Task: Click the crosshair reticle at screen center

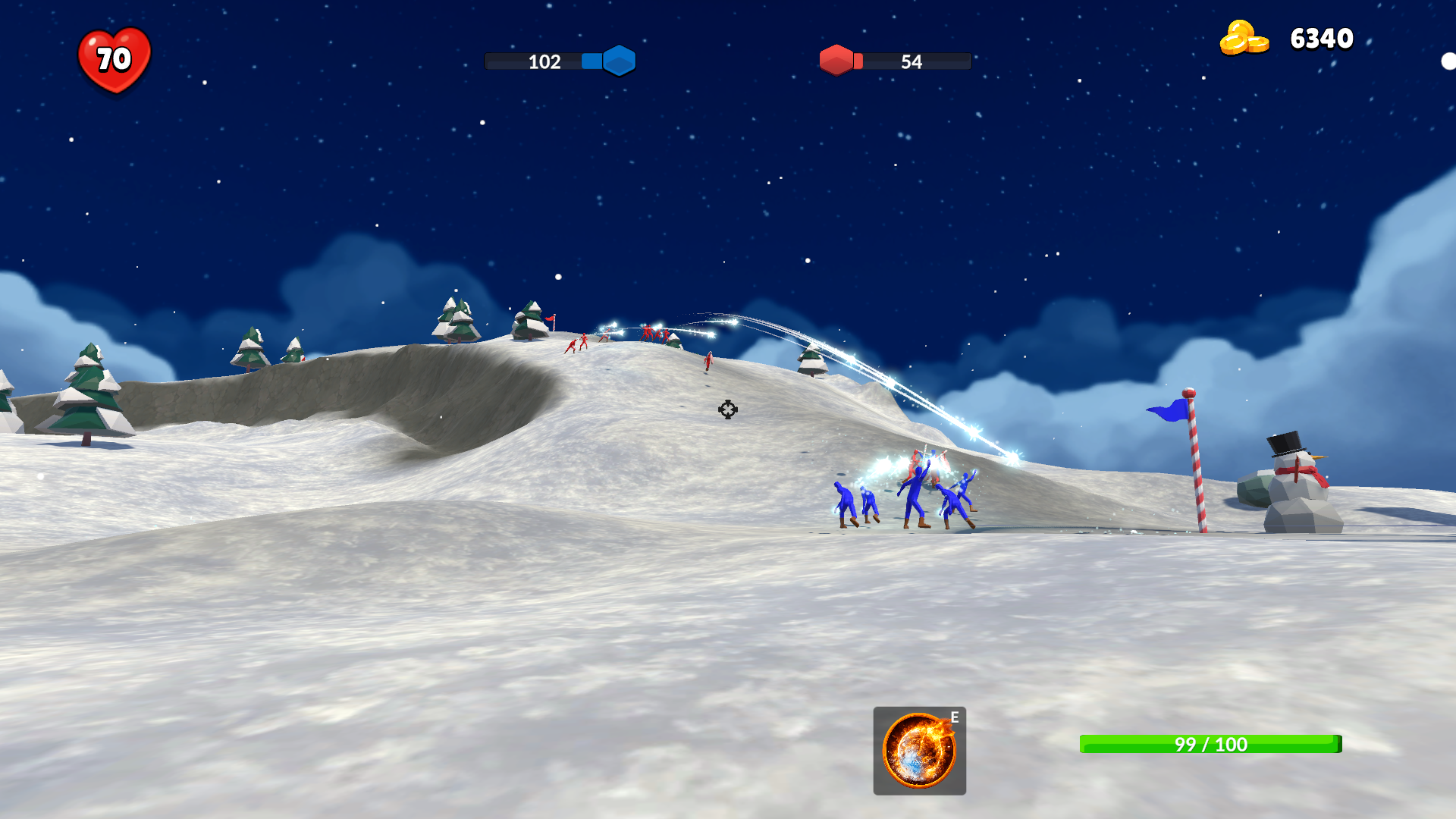Action: click(727, 410)
